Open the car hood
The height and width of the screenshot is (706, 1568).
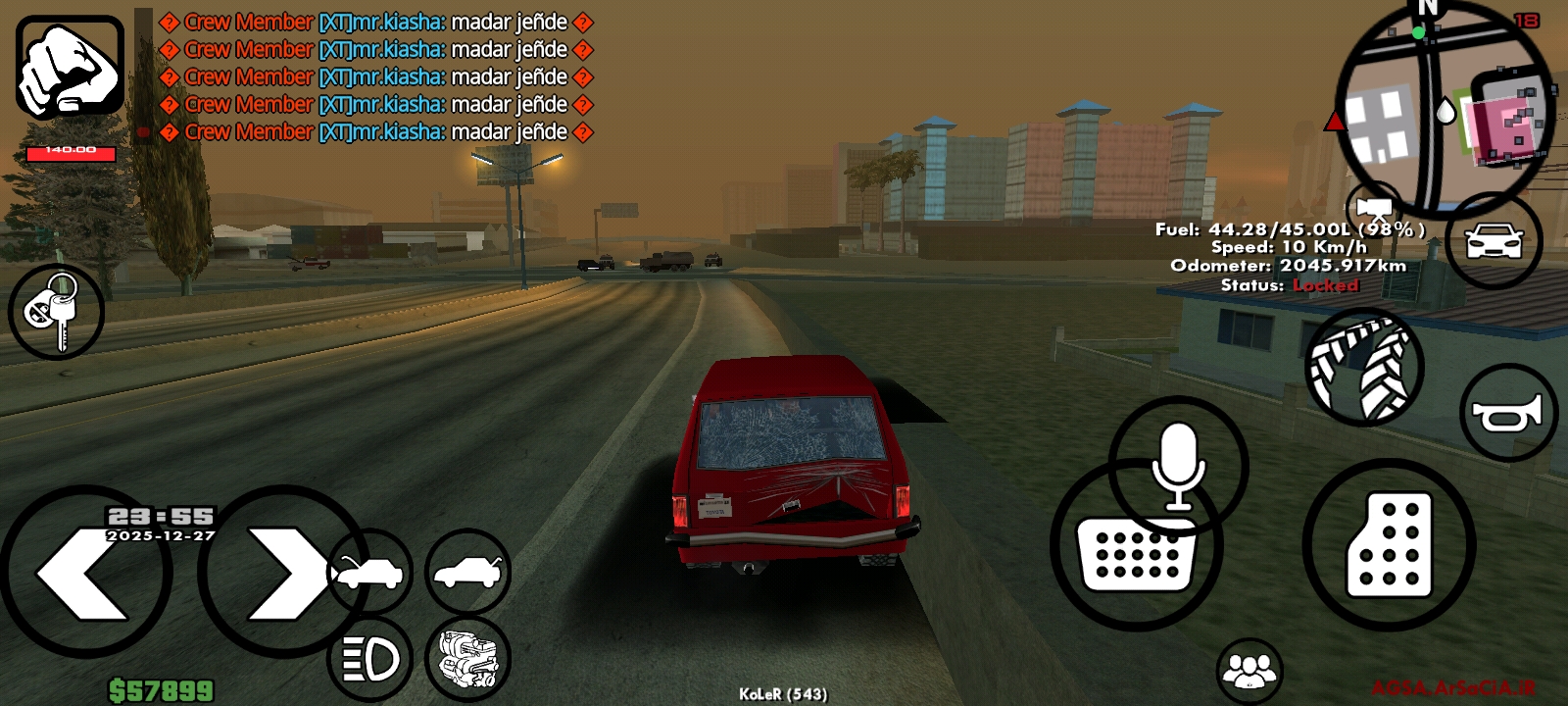(x=369, y=572)
